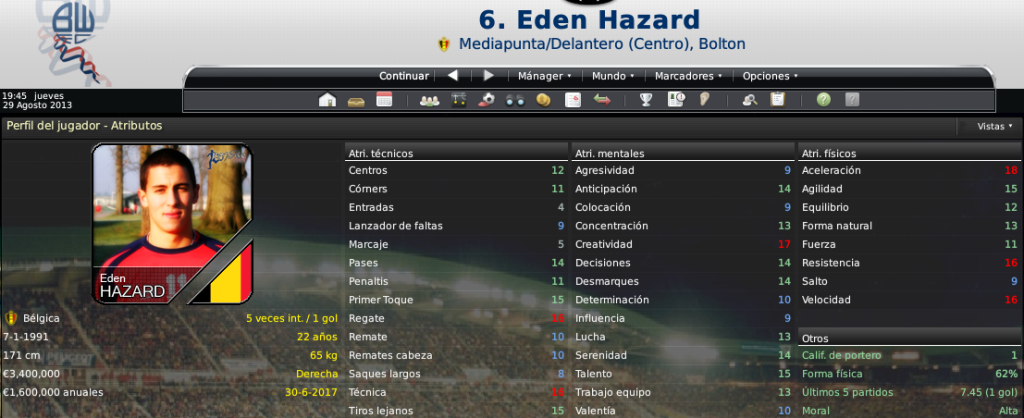Viewport: 1024px width, 418px height.
Task: Click the Continuar button
Action: 404,76
